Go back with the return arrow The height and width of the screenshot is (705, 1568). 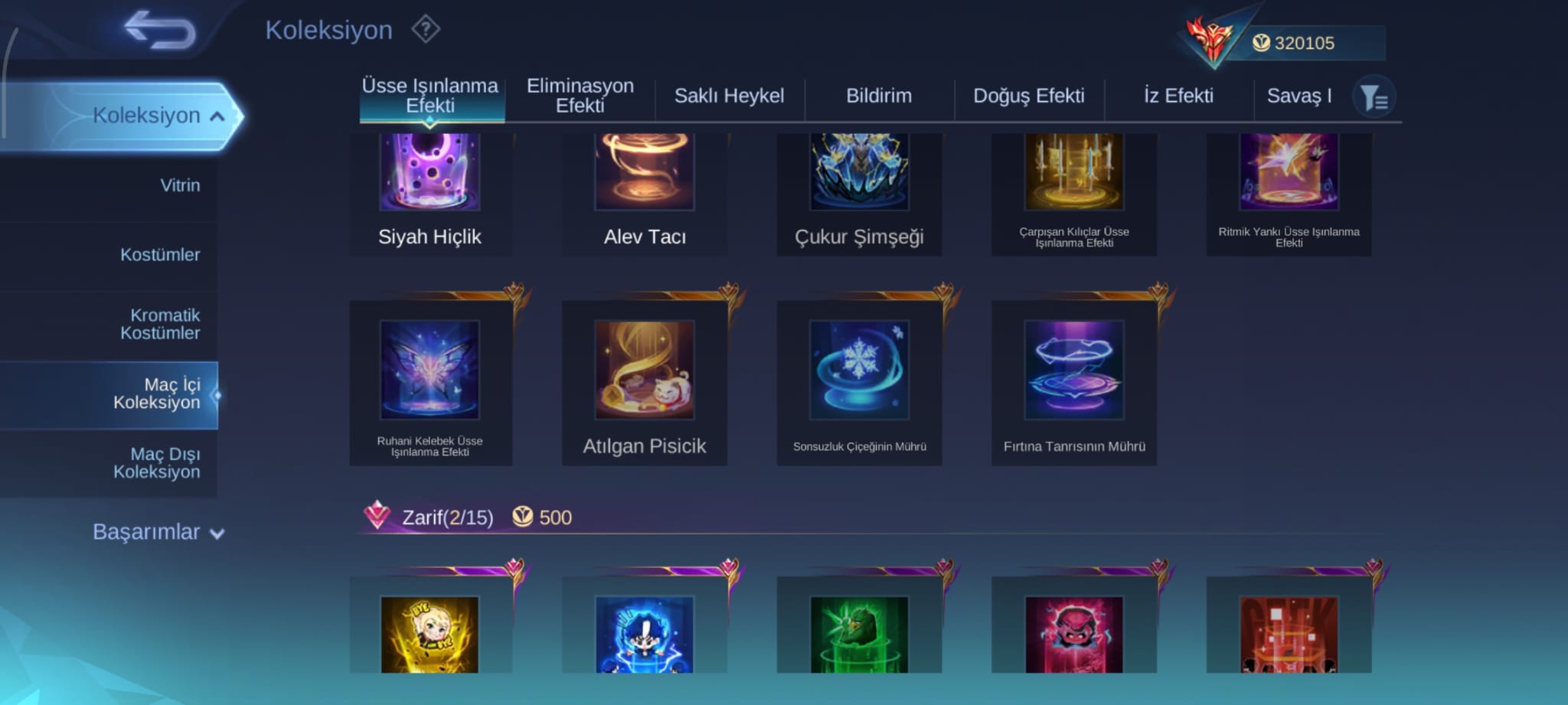[x=161, y=30]
